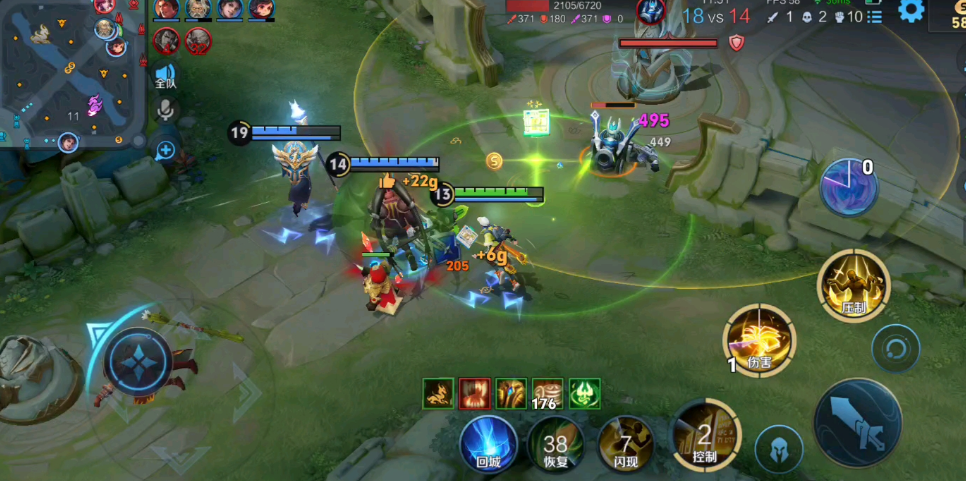This screenshot has height=481, width=966.
Task: Tap the helmet icon button
Action: (778, 448)
